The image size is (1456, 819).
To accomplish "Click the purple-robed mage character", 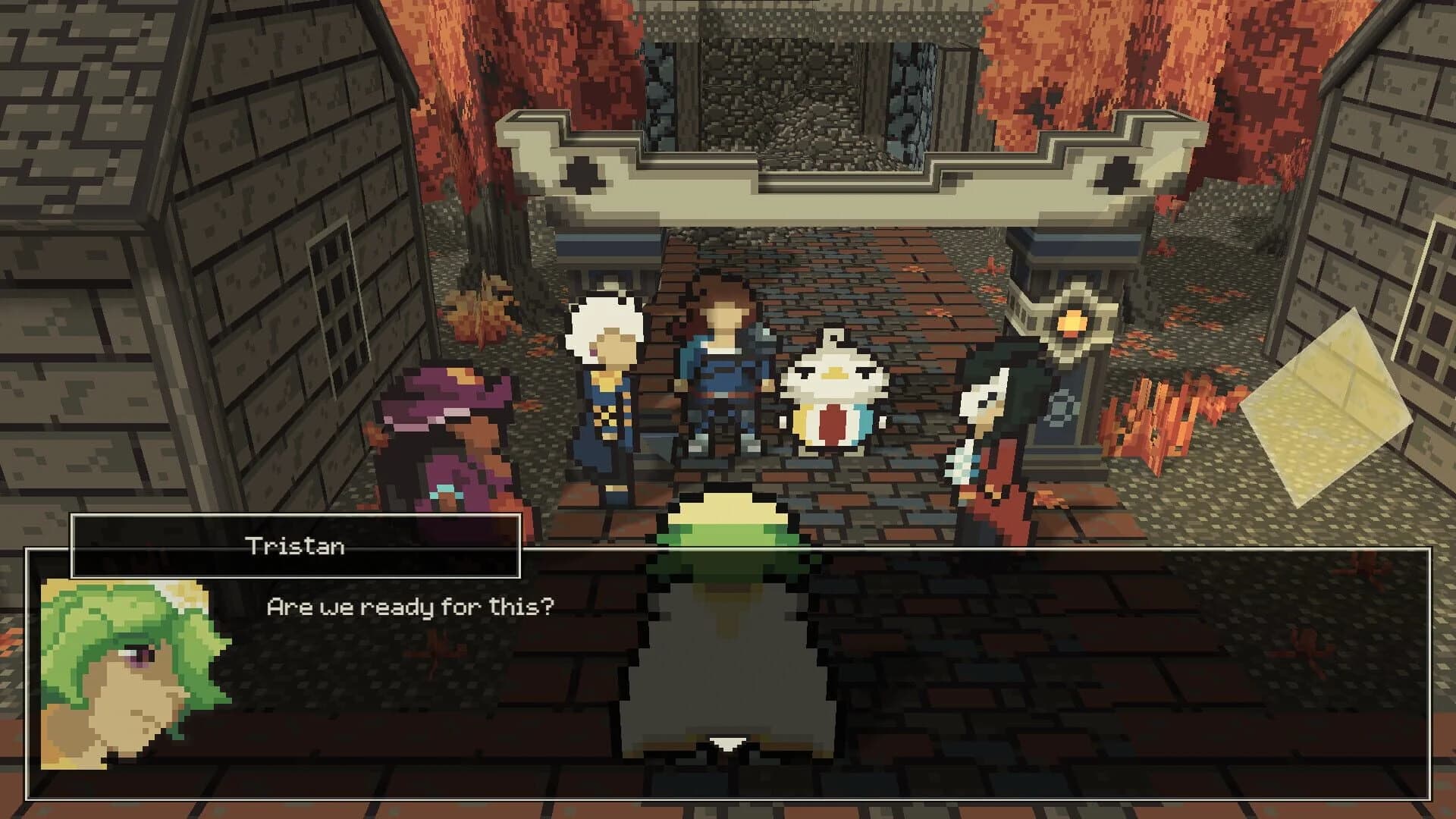I will (x=451, y=432).
